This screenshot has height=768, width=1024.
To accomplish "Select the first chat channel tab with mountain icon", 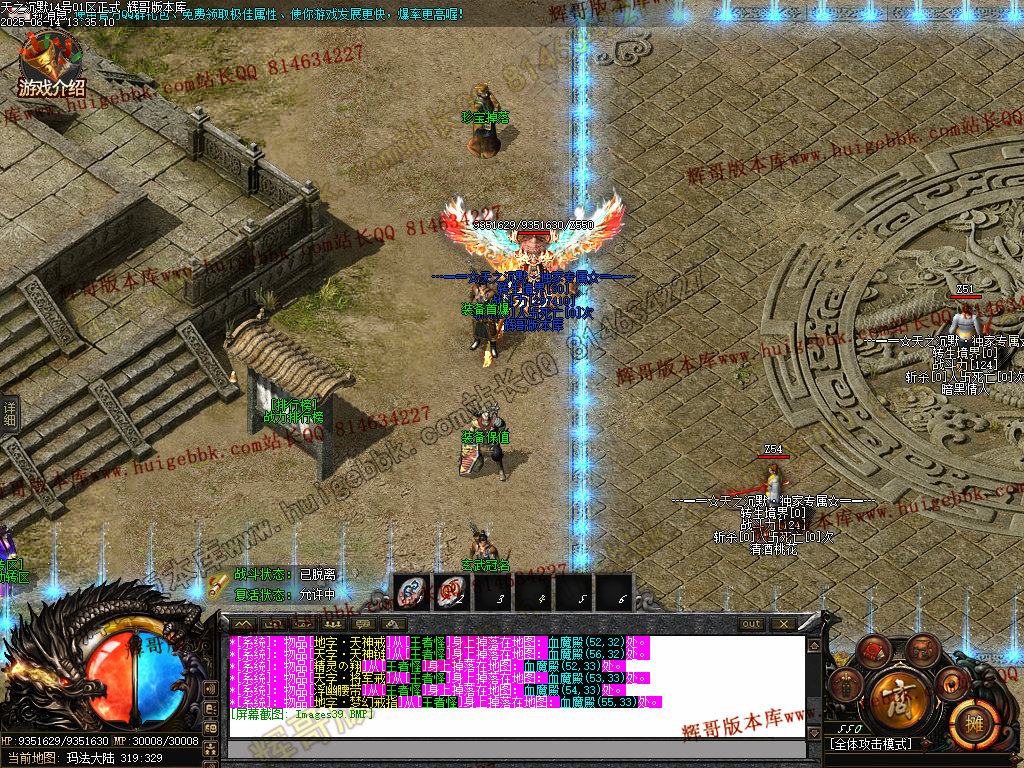I will tap(244, 624).
